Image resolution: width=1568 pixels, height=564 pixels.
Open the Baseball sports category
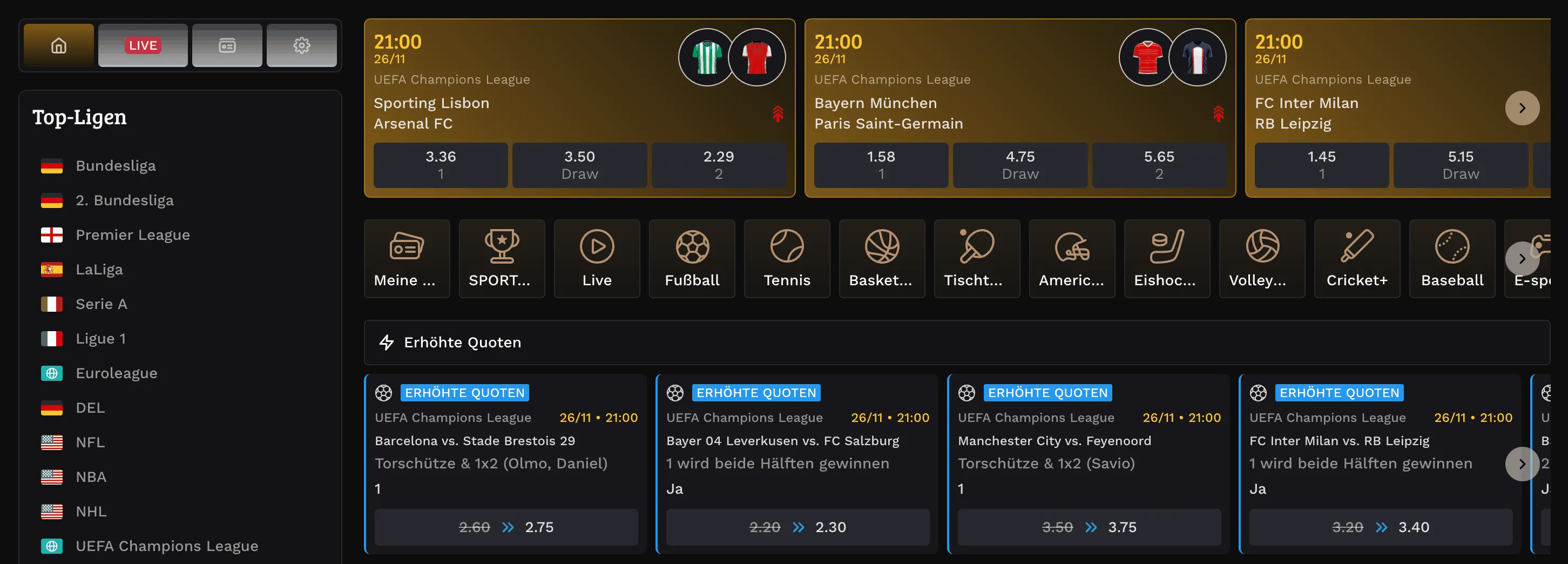click(1452, 258)
